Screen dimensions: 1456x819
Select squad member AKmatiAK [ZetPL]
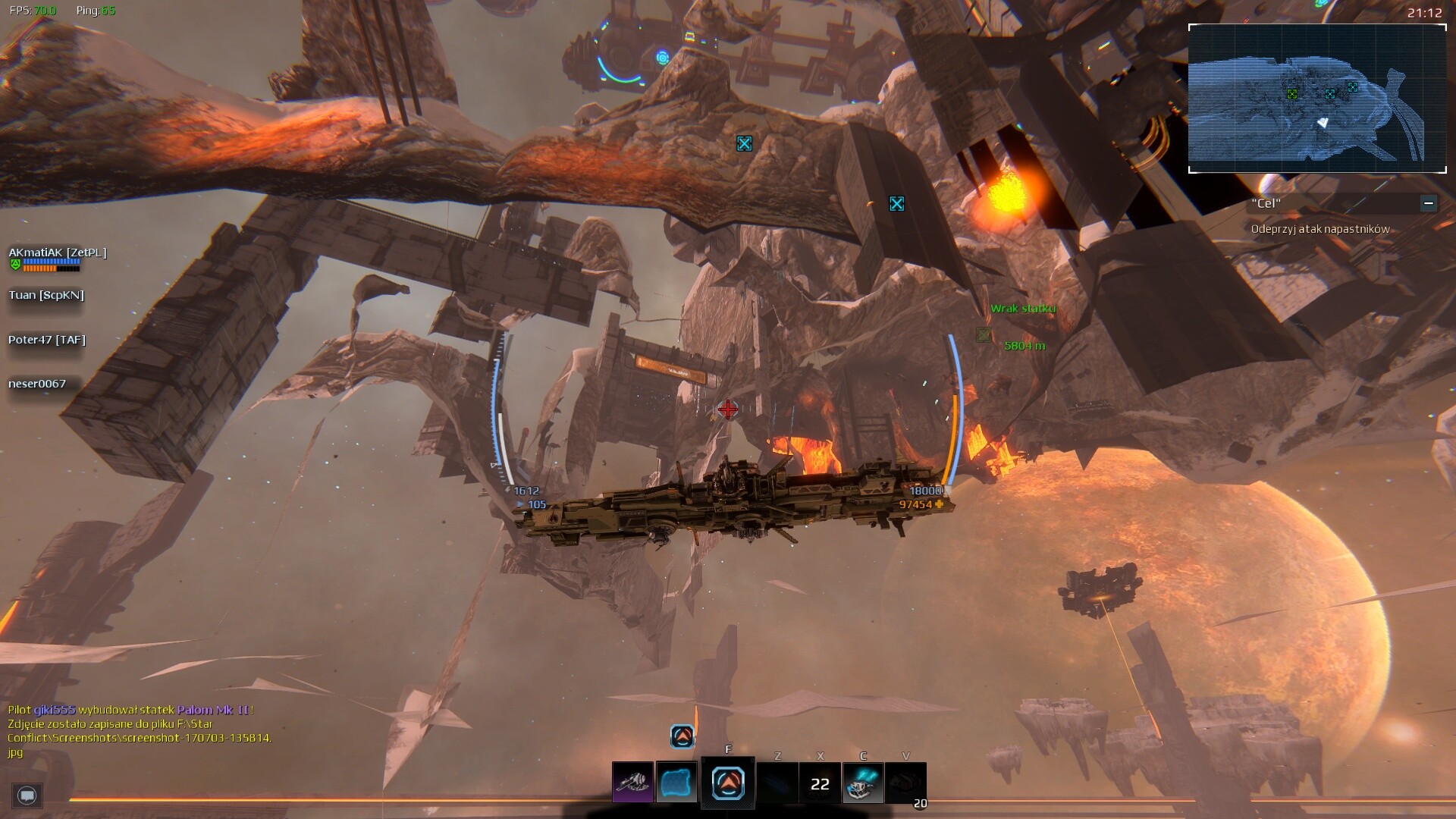pos(58,253)
